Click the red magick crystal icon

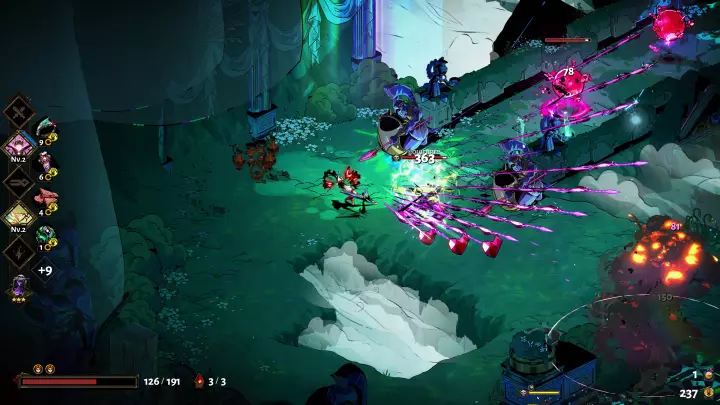point(199,381)
